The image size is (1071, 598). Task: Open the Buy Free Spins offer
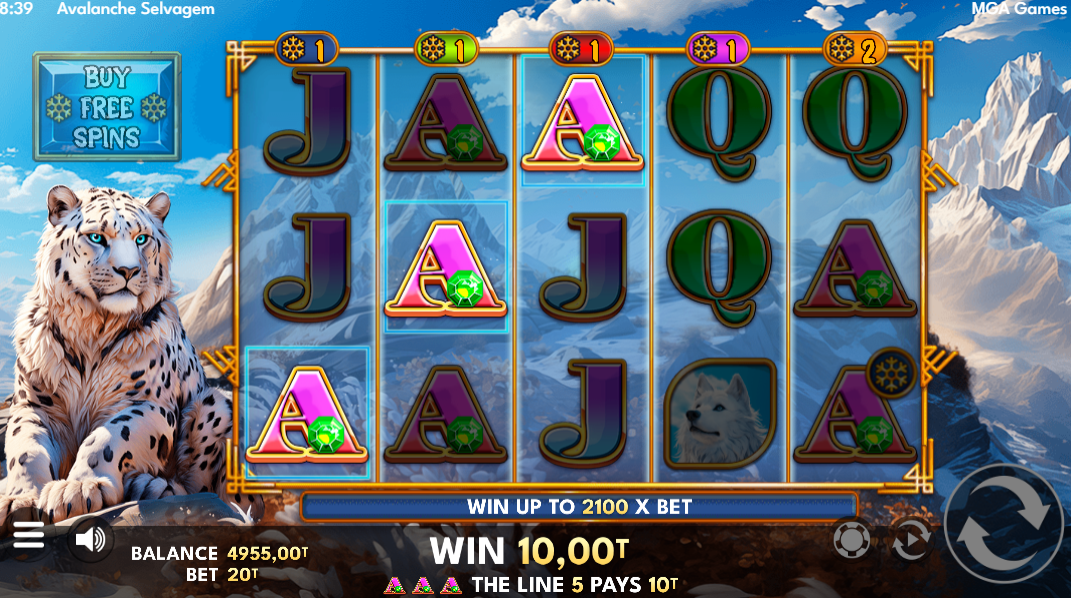click(107, 107)
